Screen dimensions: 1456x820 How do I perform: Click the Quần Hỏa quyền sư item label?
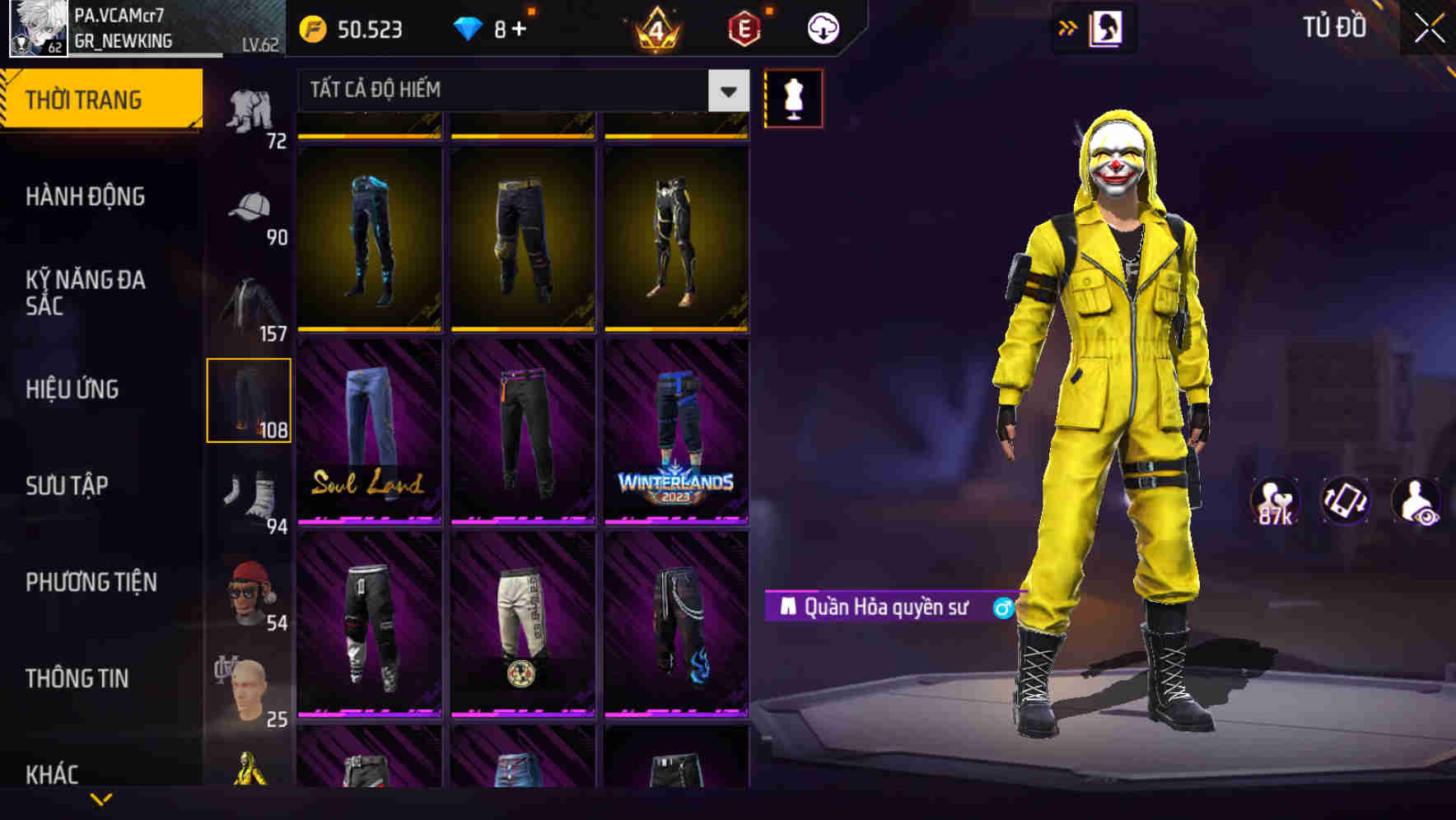pos(889,606)
